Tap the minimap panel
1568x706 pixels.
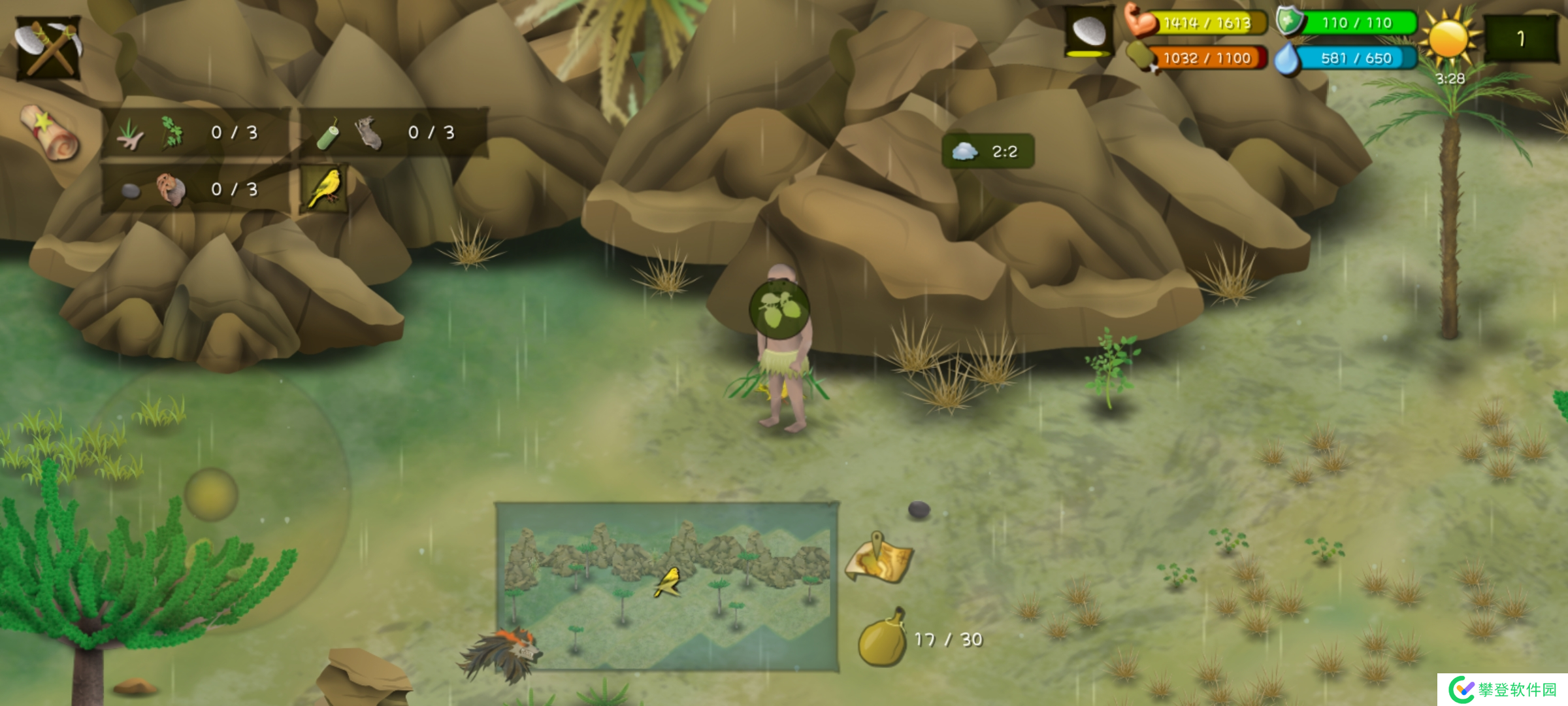[x=667, y=586]
